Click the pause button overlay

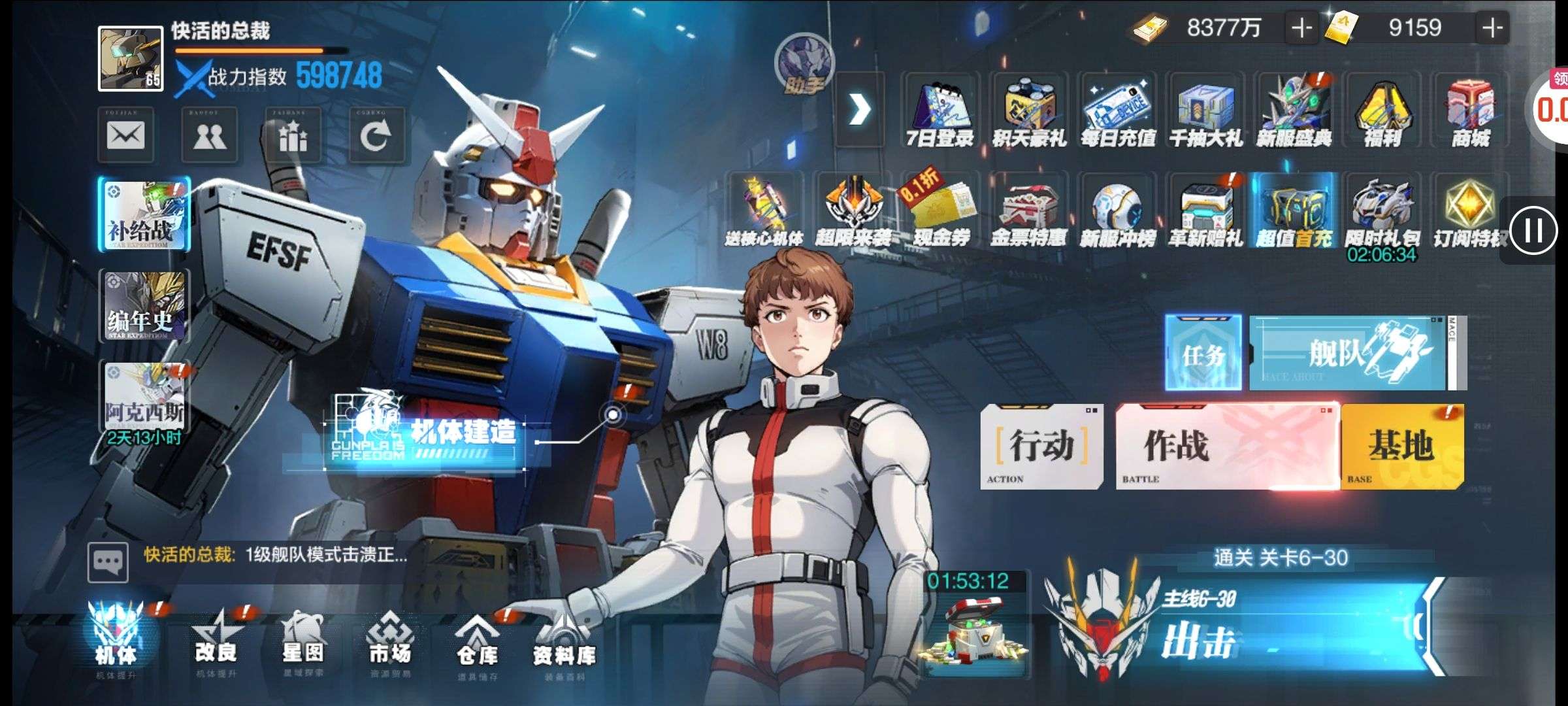(1533, 230)
